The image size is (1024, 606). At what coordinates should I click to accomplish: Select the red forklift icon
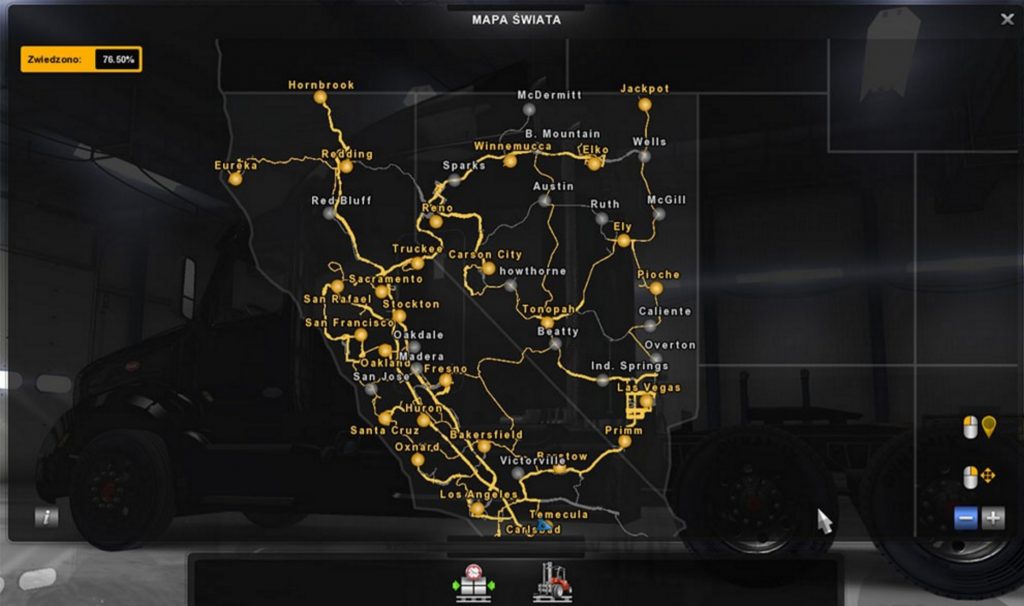click(x=552, y=581)
